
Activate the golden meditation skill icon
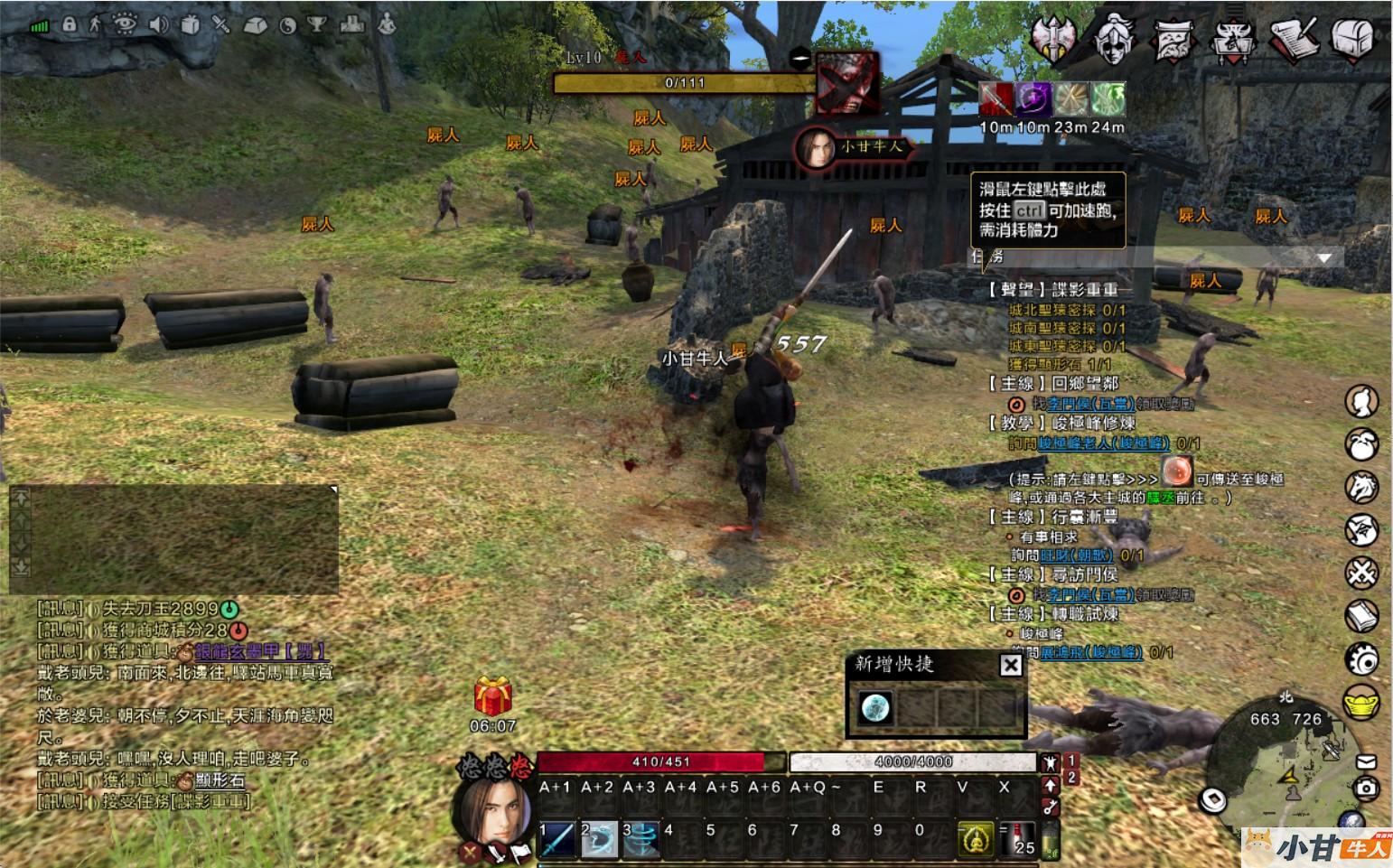(975, 840)
